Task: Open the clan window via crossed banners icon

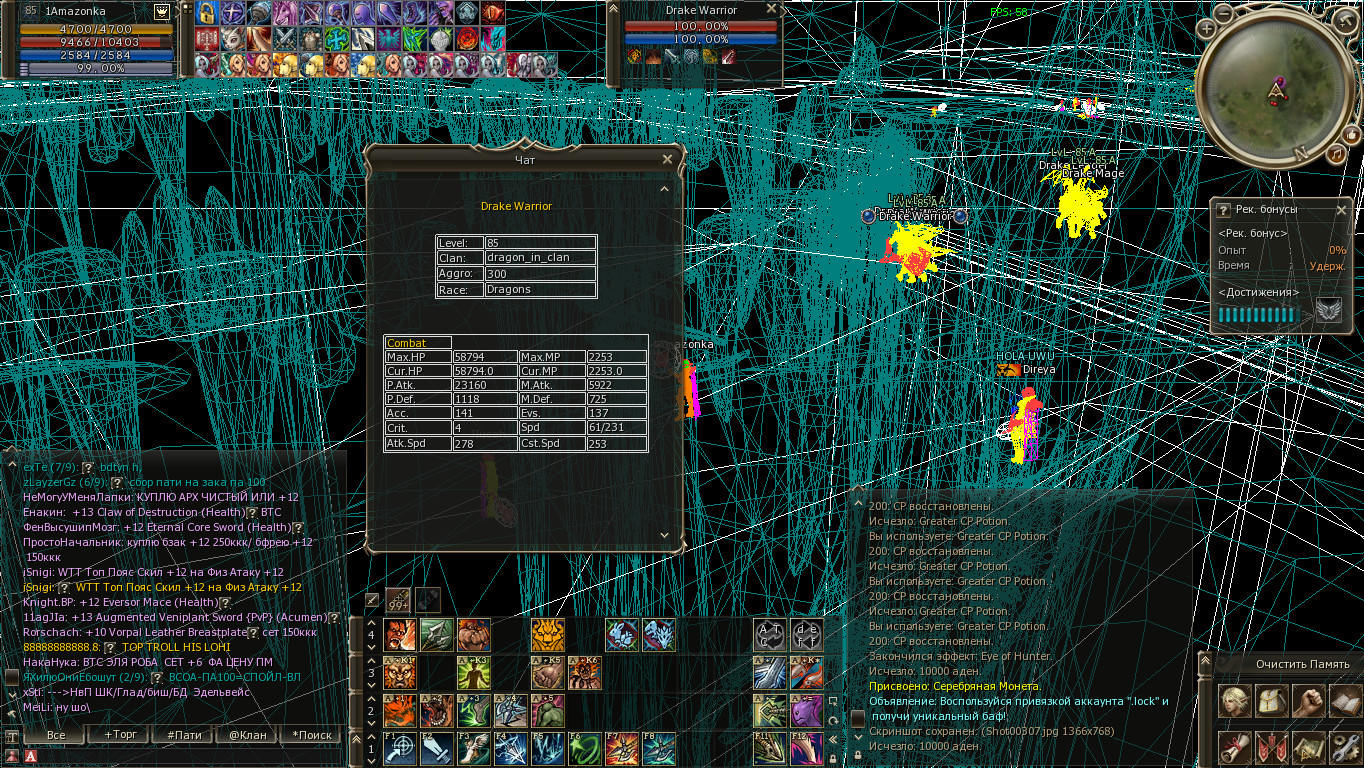Action: 1270,746
